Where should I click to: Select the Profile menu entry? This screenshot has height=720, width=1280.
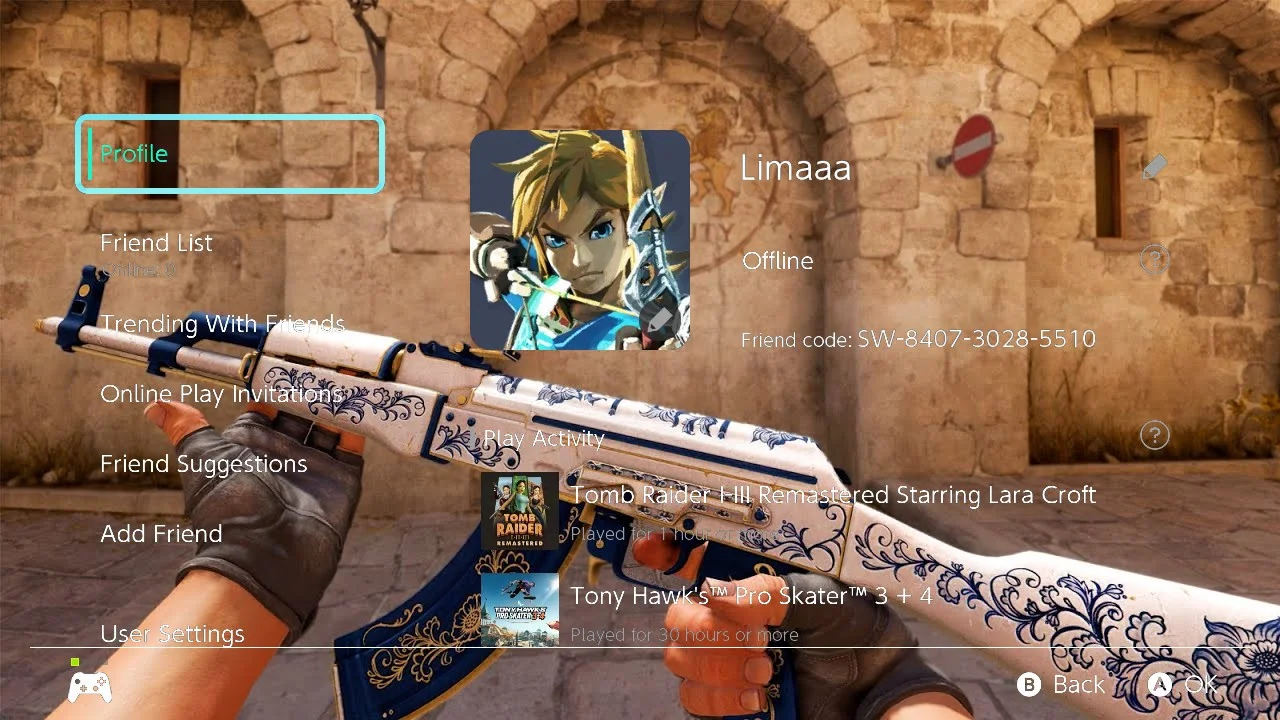pyautogui.click(x=230, y=154)
